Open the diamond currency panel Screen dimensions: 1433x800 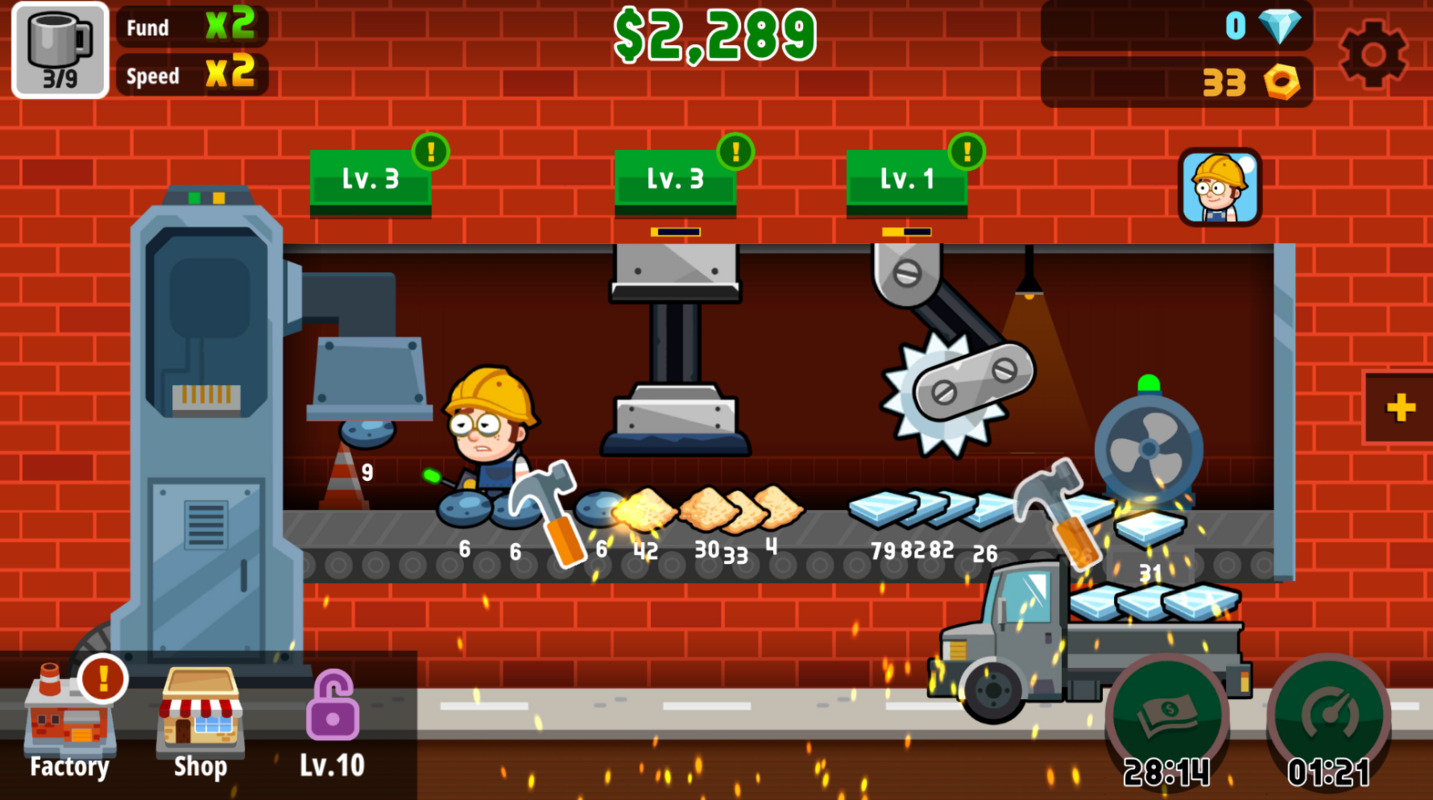point(1177,26)
